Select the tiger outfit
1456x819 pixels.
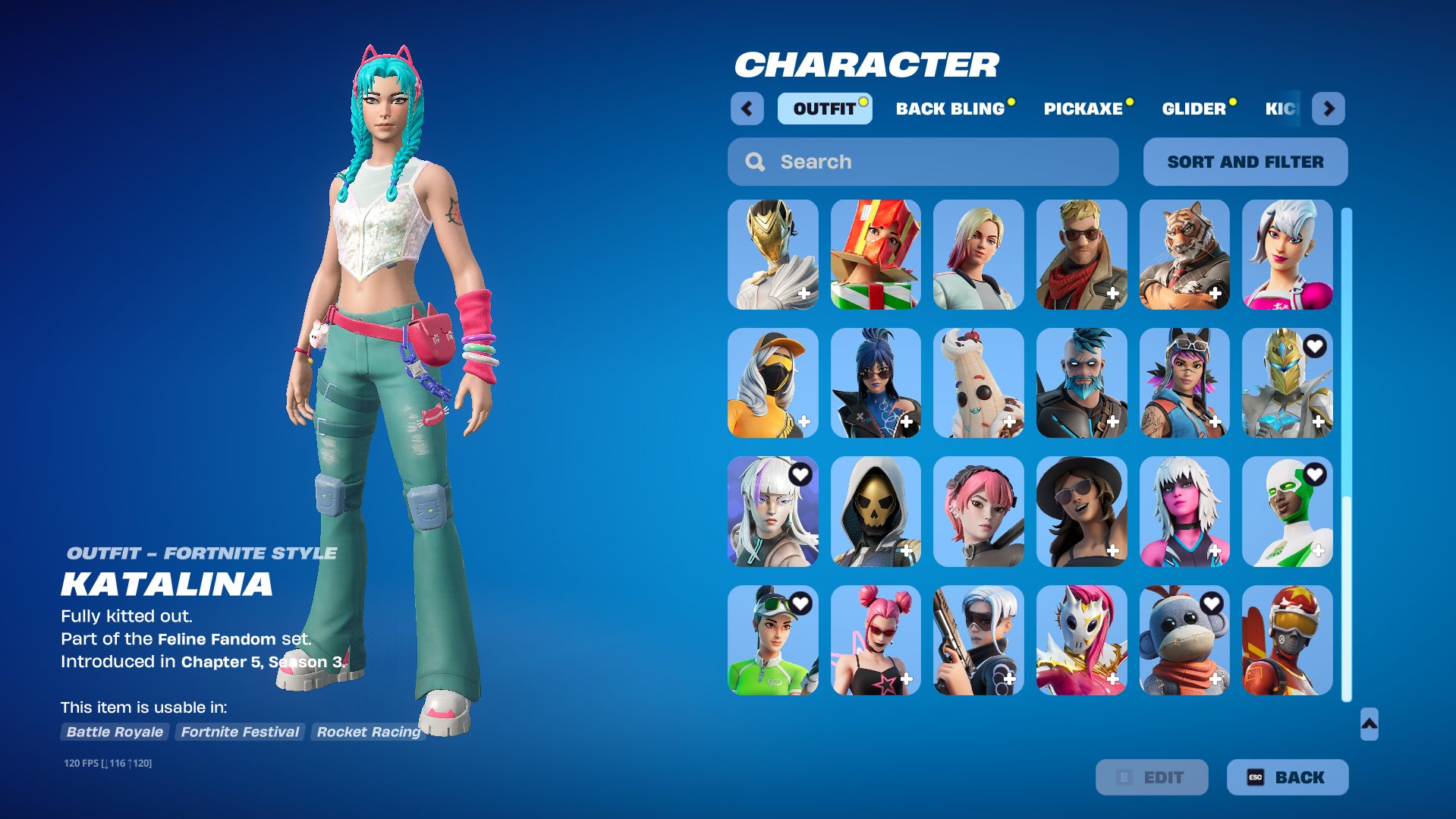[x=1184, y=255]
